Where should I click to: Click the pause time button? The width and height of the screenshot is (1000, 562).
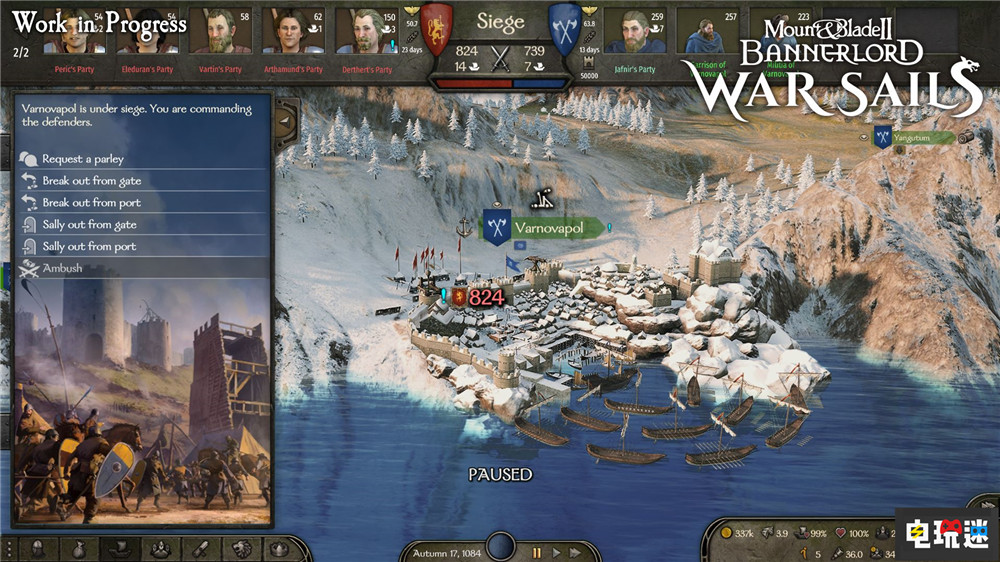[x=537, y=552]
